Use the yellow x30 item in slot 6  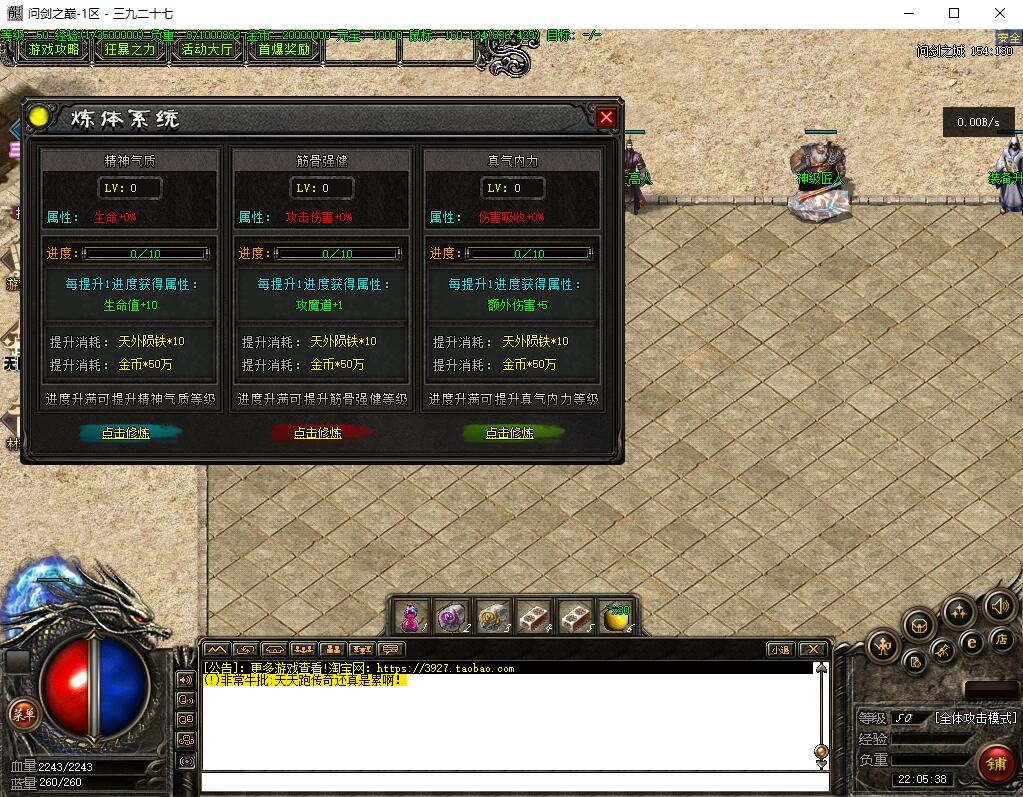pyautogui.click(x=616, y=617)
